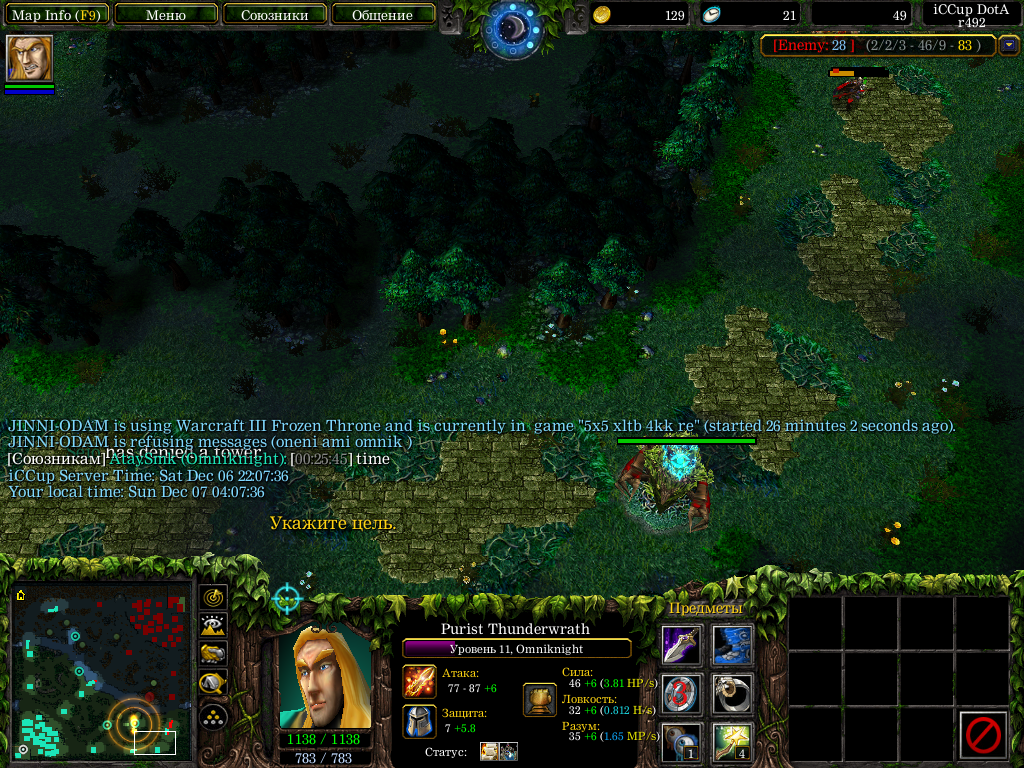The image size is (1024, 768).
Task: Cancel targeting with the red cancel button
Action: (x=982, y=735)
